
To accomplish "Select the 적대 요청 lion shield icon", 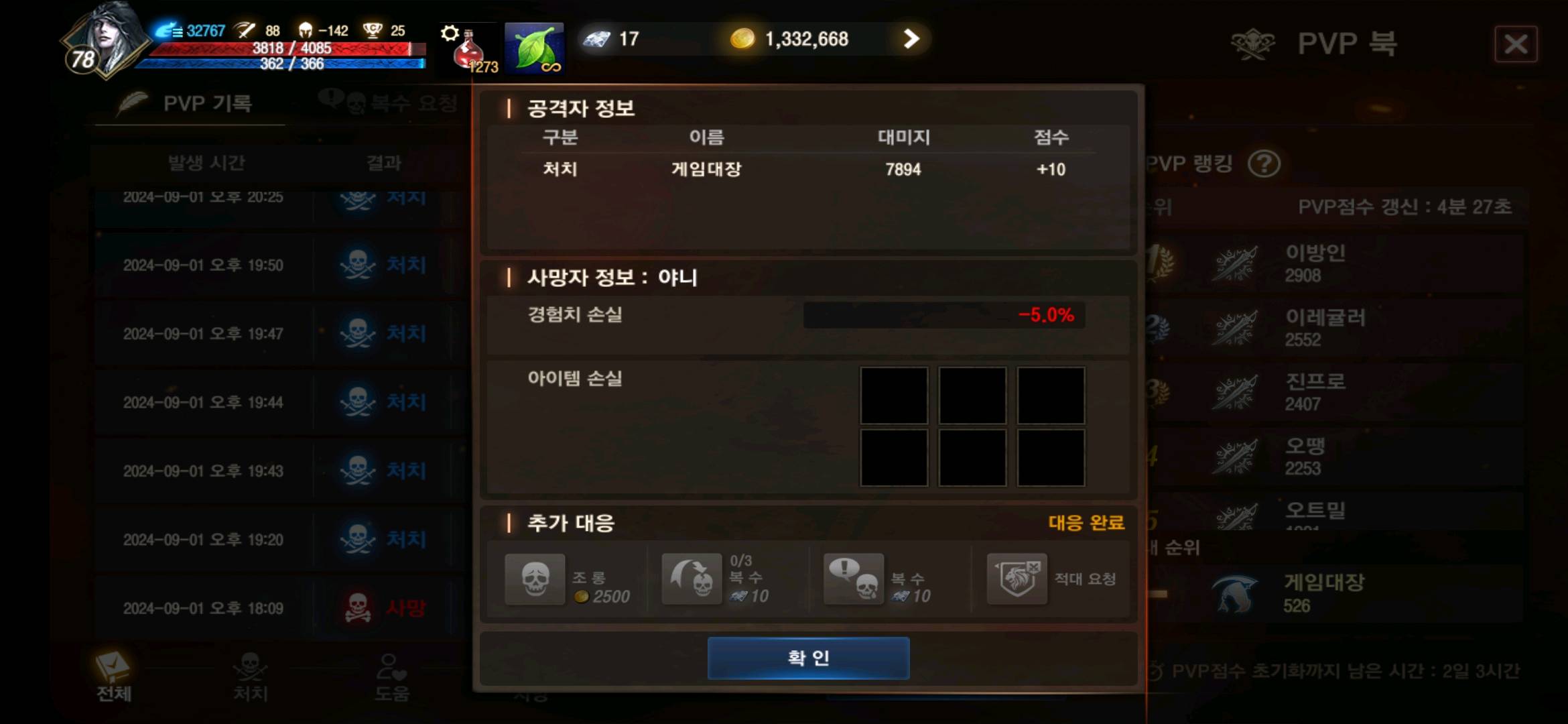I will (1017, 579).
